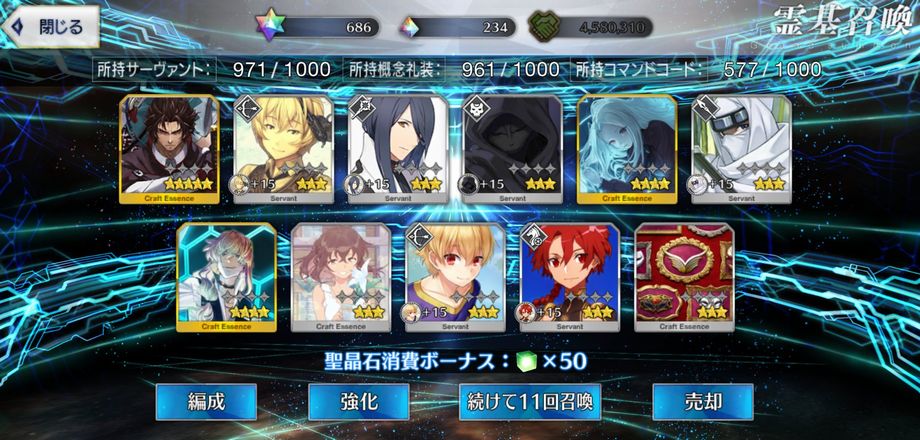
Task: Summon again with 続けて11回召喚
Action: pos(531,402)
